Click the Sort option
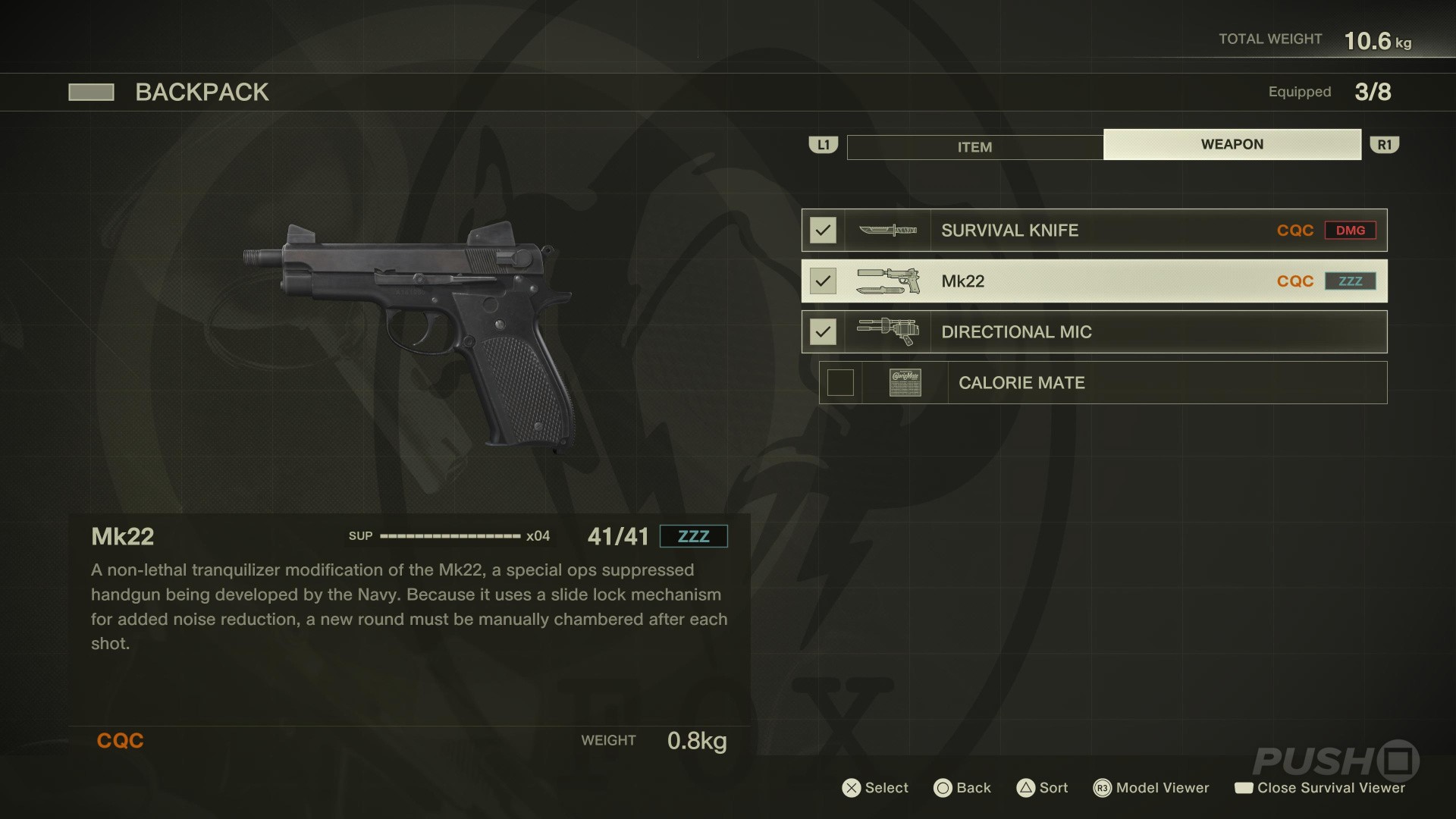 (1042, 788)
